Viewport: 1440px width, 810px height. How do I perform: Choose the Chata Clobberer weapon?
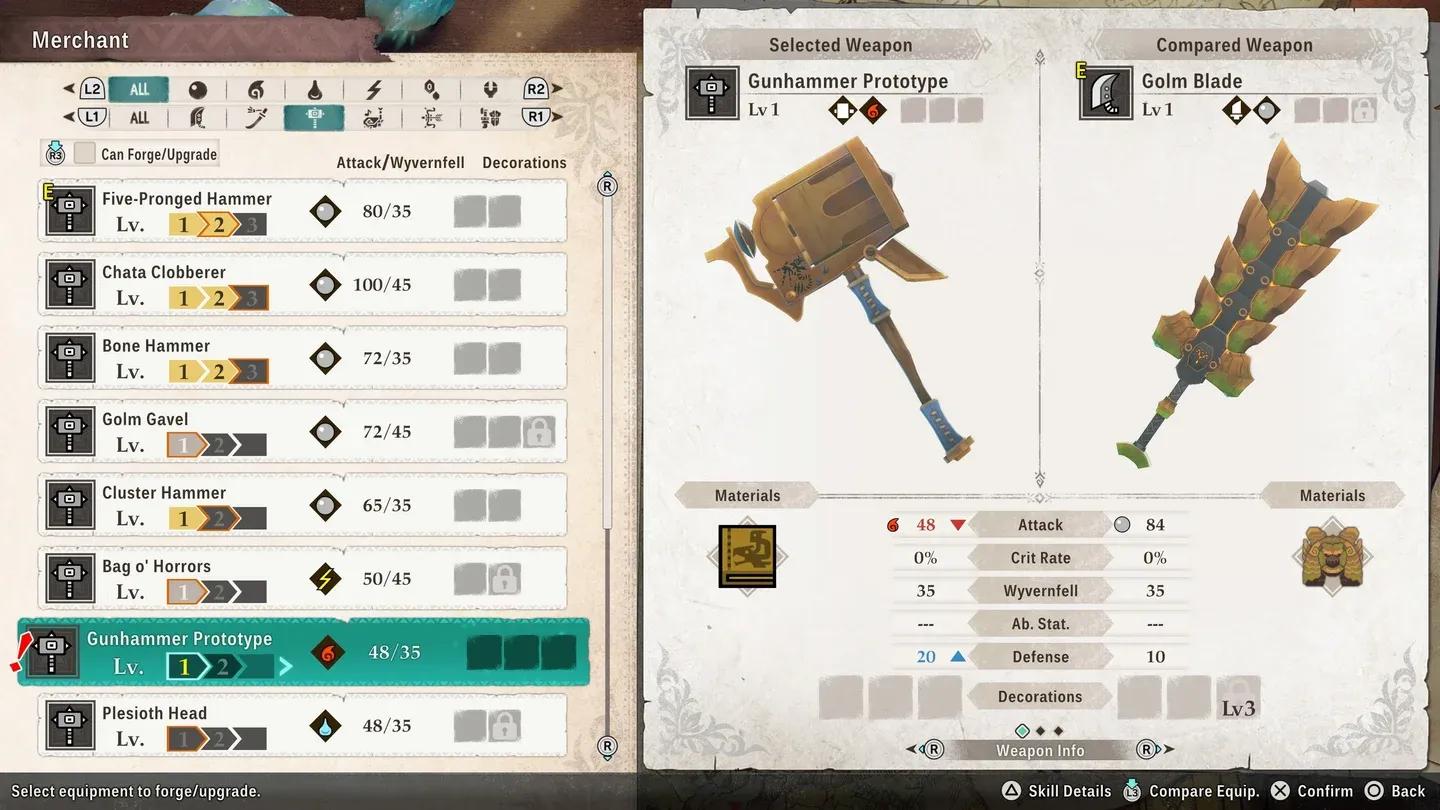[x=302, y=285]
